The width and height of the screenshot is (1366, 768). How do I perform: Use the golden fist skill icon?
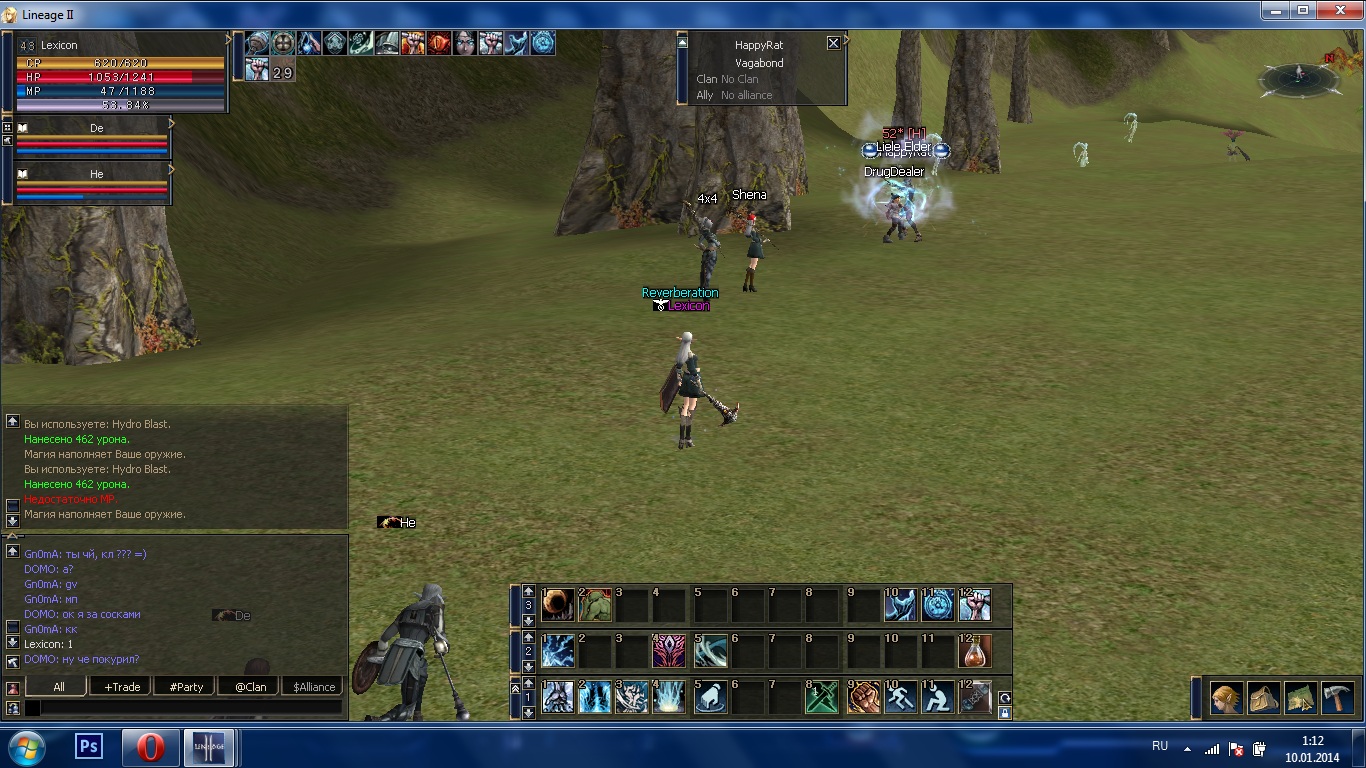click(863, 697)
